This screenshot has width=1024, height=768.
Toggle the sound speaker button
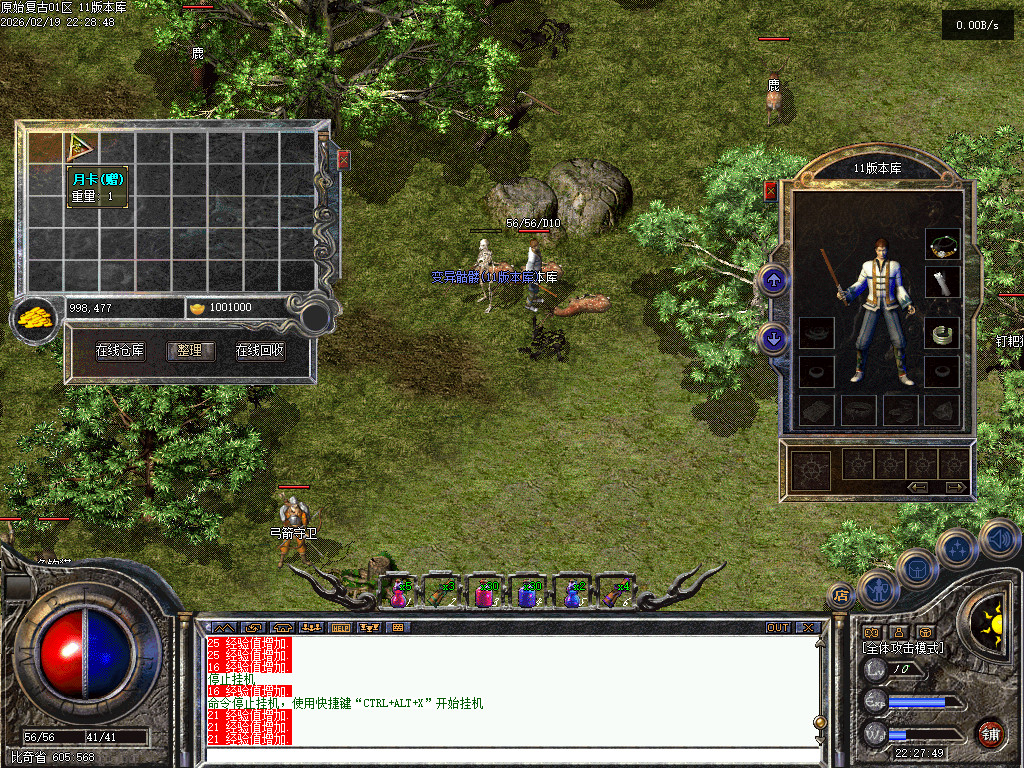(x=999, y=539)
